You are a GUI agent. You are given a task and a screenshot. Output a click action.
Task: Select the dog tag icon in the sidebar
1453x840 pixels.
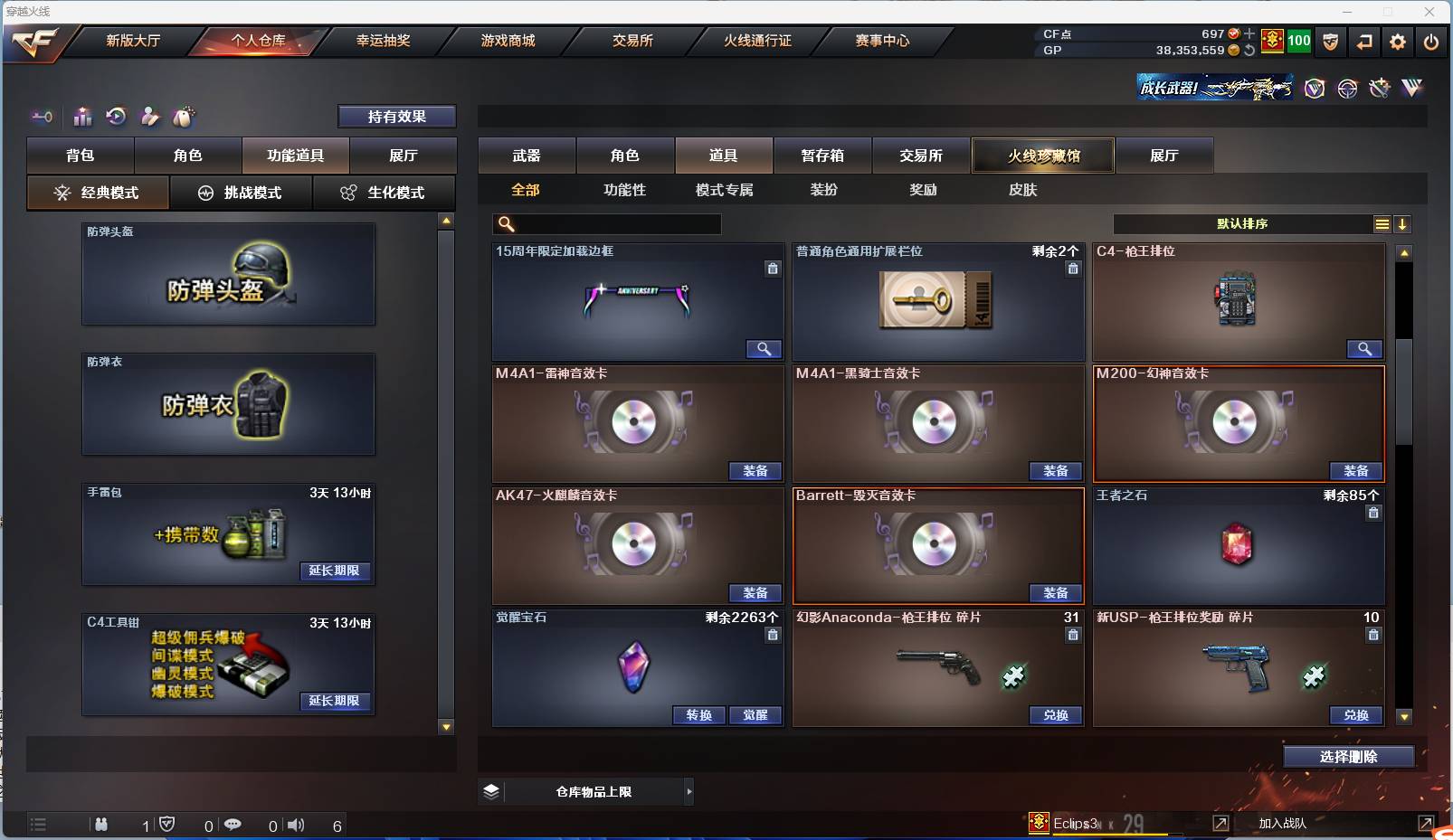pyautogui.click(x=184, y=117)
